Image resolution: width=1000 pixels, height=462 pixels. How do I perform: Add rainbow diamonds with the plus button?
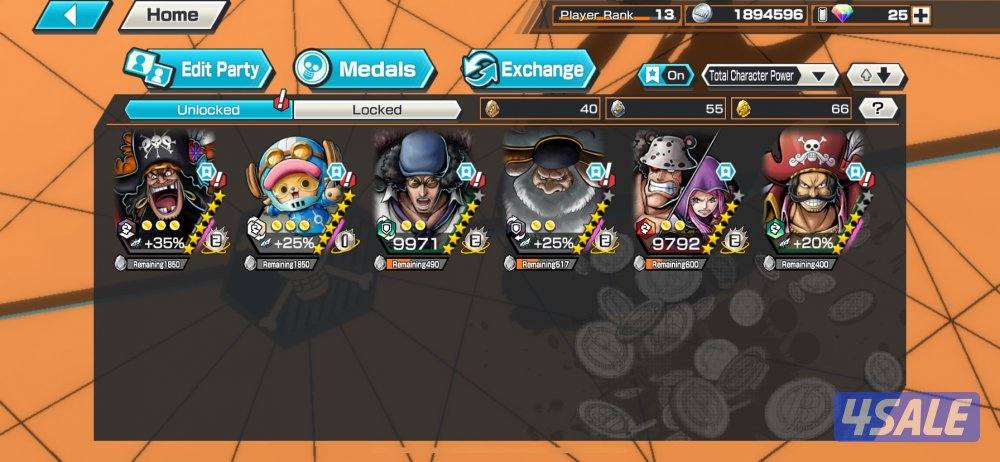pos(922,15)
